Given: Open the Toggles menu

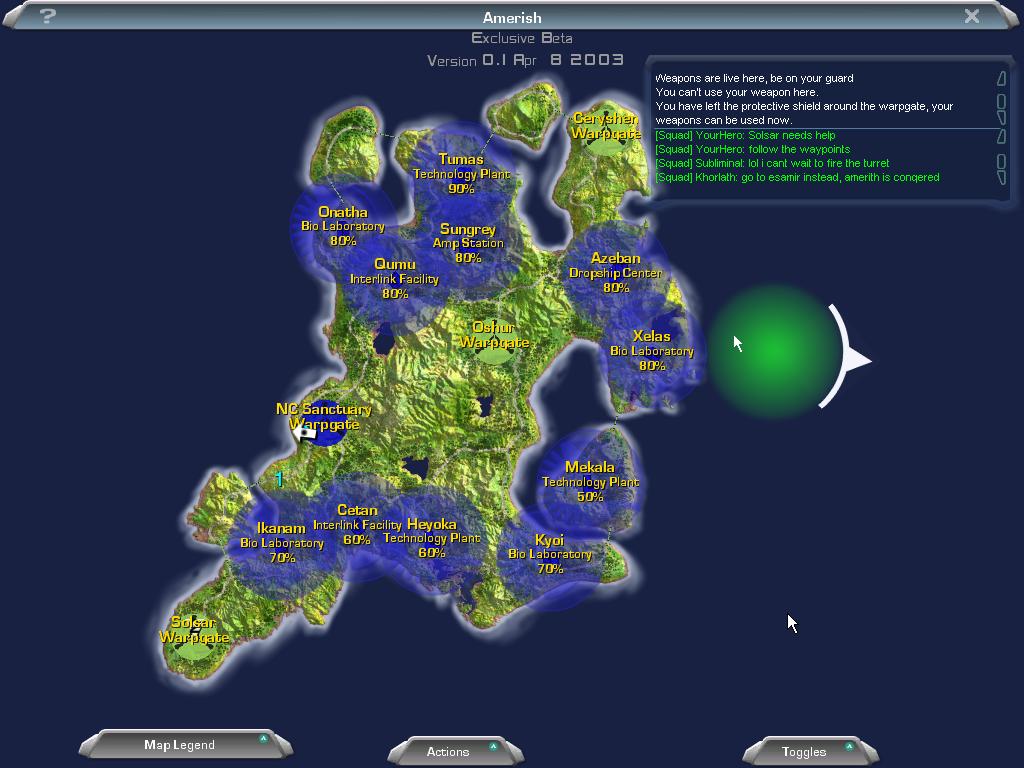Looking at the screenshot, I should point(804,751).
